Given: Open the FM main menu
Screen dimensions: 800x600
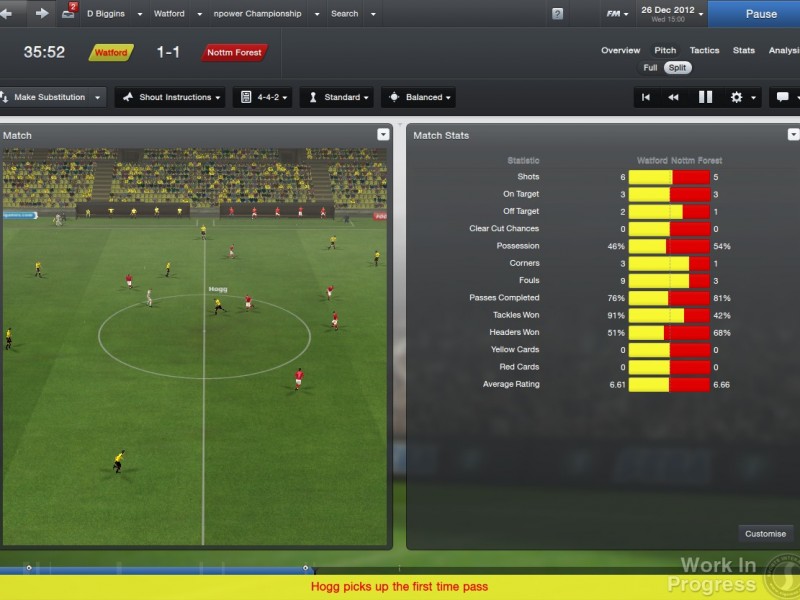Looking at the screenshot, I should click(618, 14).
